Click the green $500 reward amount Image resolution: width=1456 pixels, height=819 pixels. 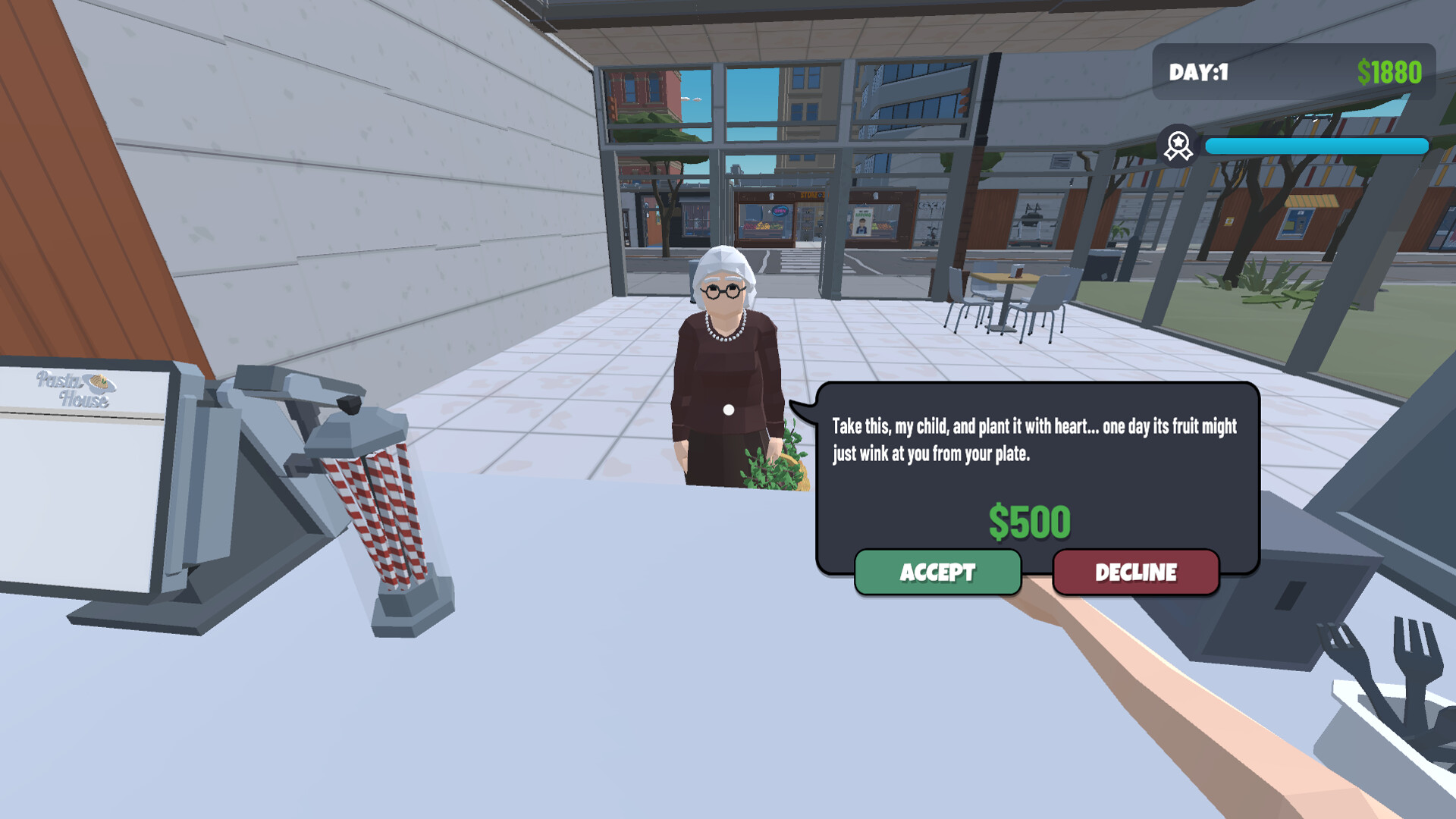coord(1029,522)
